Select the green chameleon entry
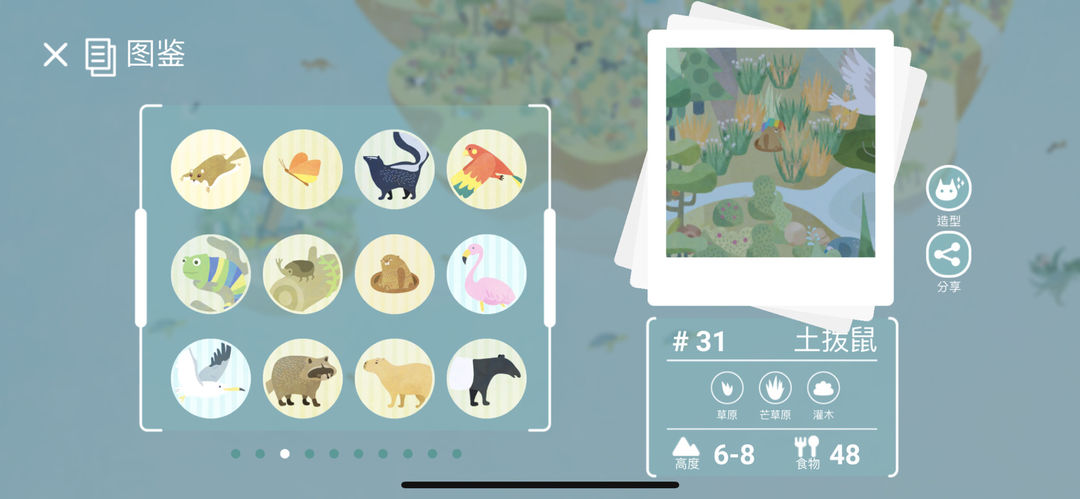This screenshot has height=499, width=1080. click(211, 274)
